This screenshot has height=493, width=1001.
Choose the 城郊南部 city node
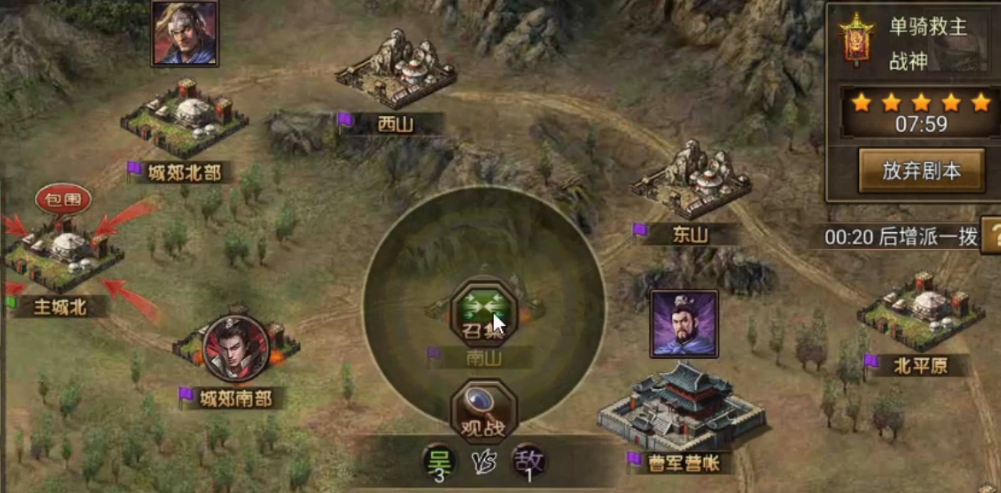229,352
